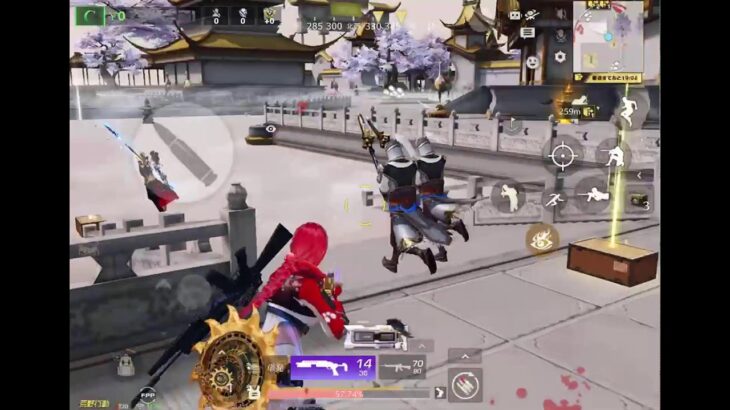The width and height of the screenshot is (730, 410).
Task: Open the quick chat message icon
Action: [528, 33]
